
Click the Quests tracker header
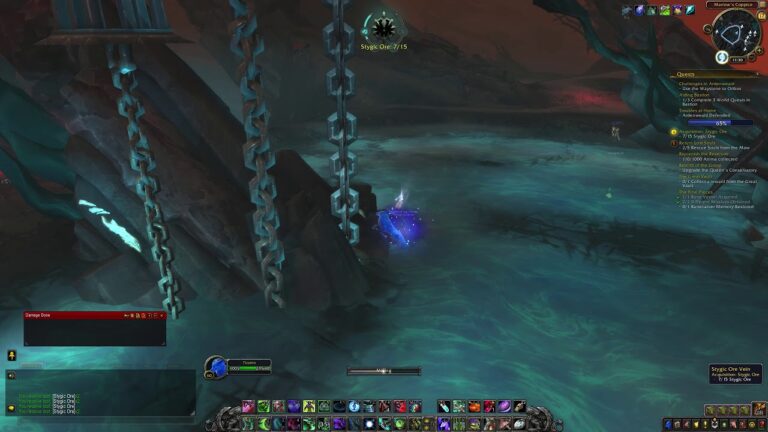[x=684, y=73]
